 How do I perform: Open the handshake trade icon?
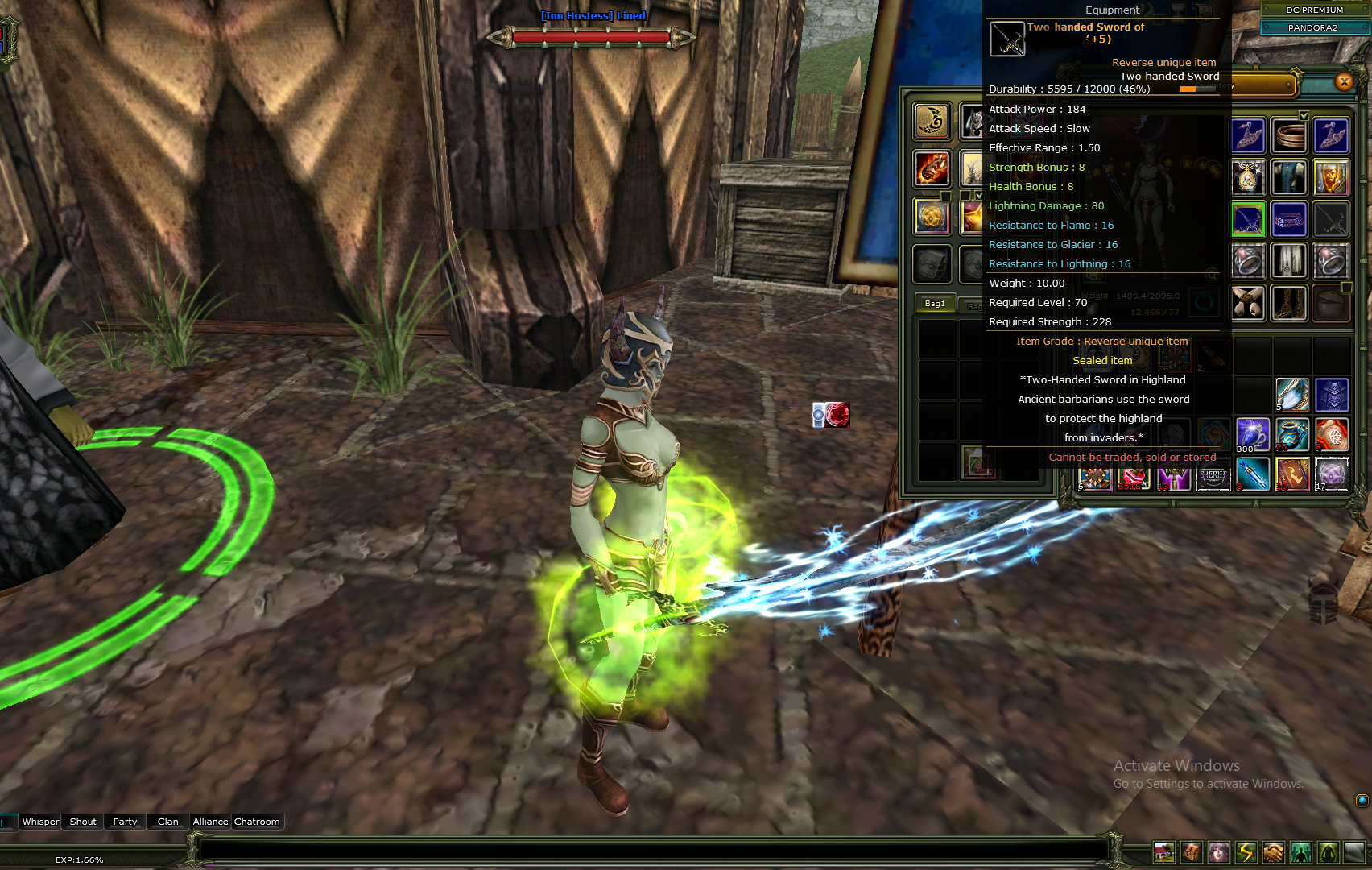point(1273,852)
